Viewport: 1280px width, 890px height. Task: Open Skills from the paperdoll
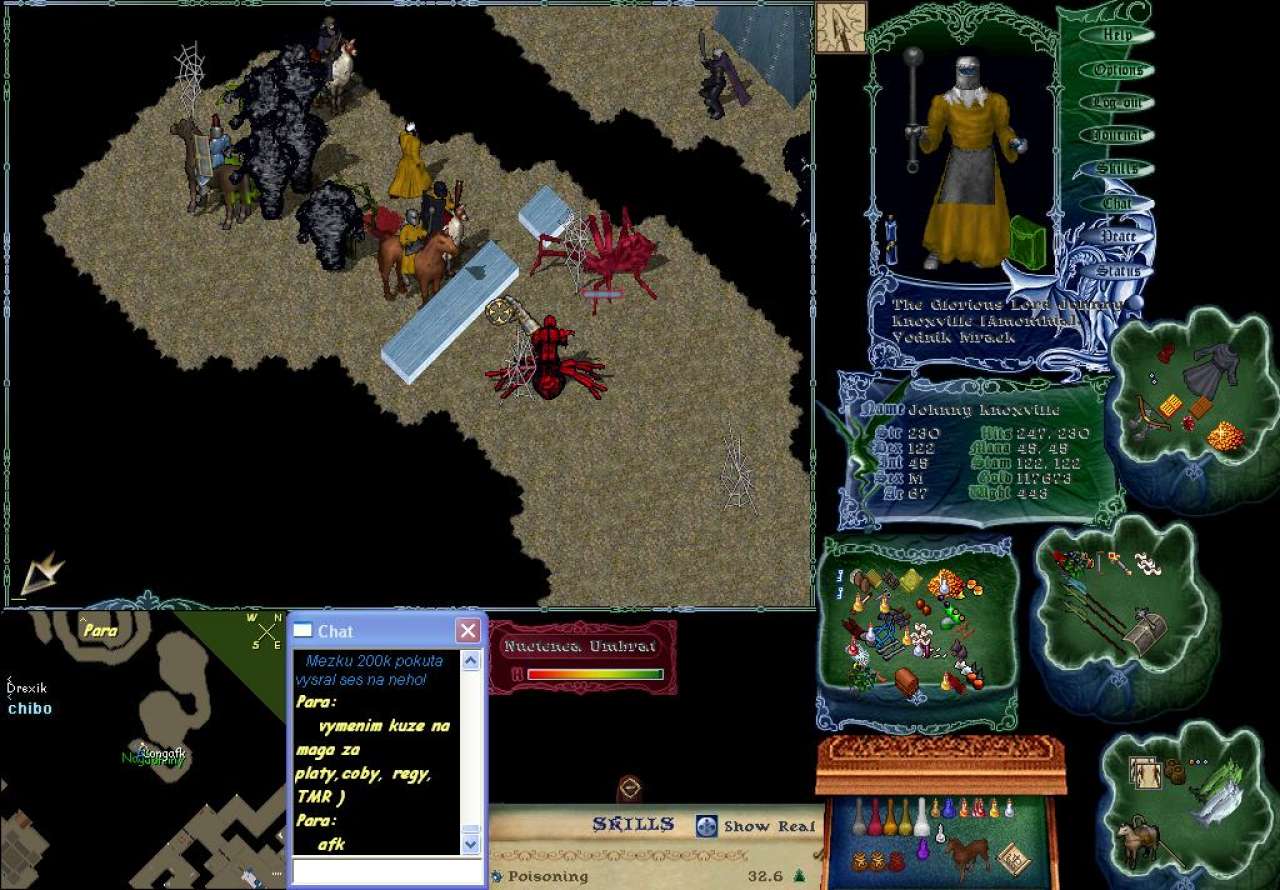[x=1117, y=169]
